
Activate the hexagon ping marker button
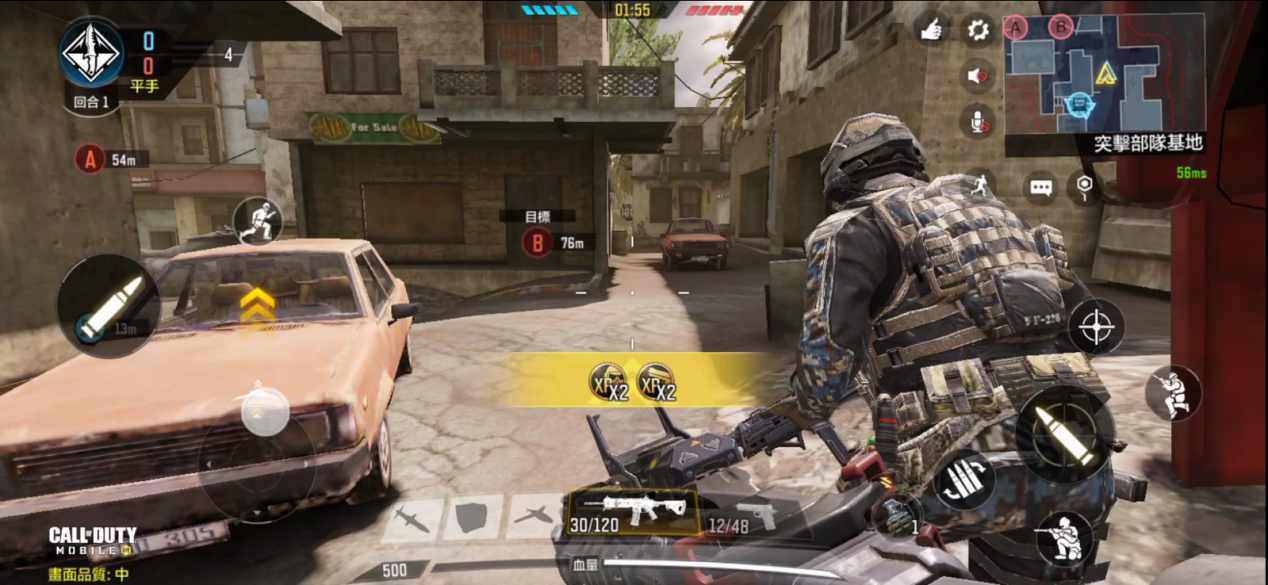1085,187
